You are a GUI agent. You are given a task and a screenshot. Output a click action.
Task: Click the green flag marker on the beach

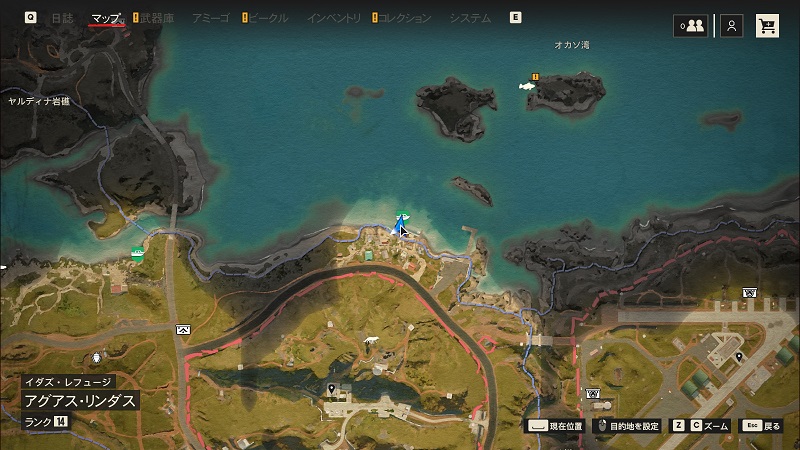click(x=402, y=217)
